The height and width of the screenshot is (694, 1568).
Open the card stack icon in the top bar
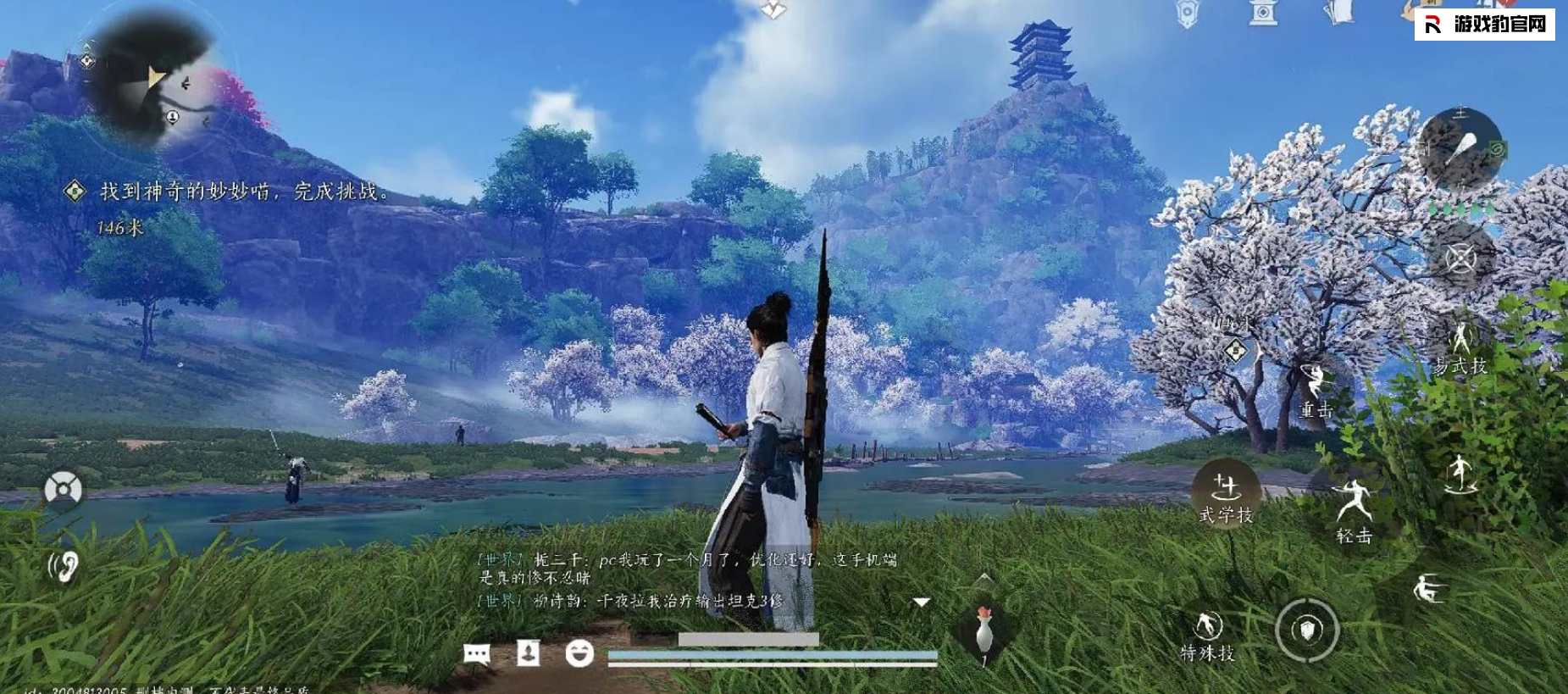coord(1339,13)
